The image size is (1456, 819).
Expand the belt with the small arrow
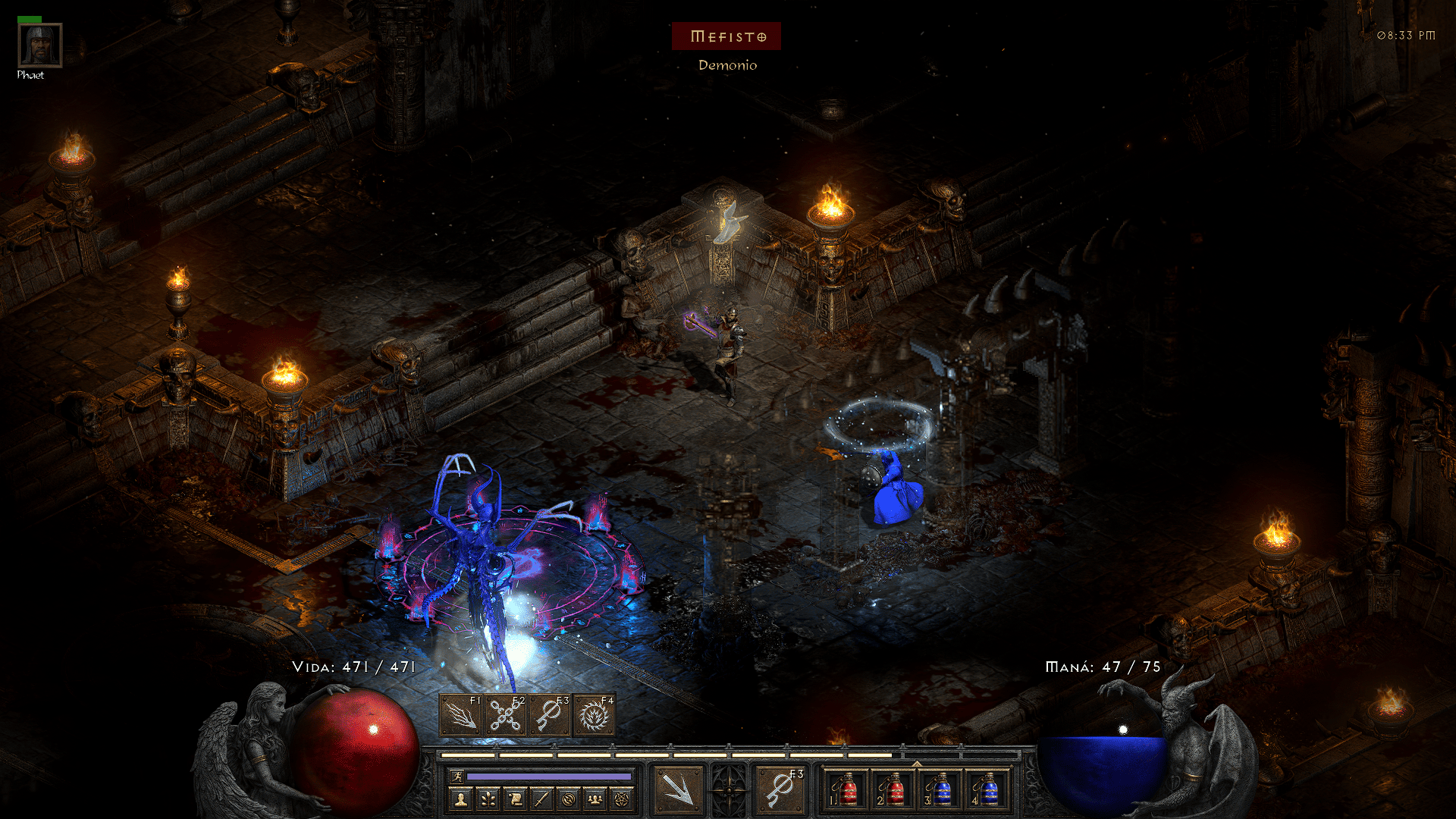(917, 764)
